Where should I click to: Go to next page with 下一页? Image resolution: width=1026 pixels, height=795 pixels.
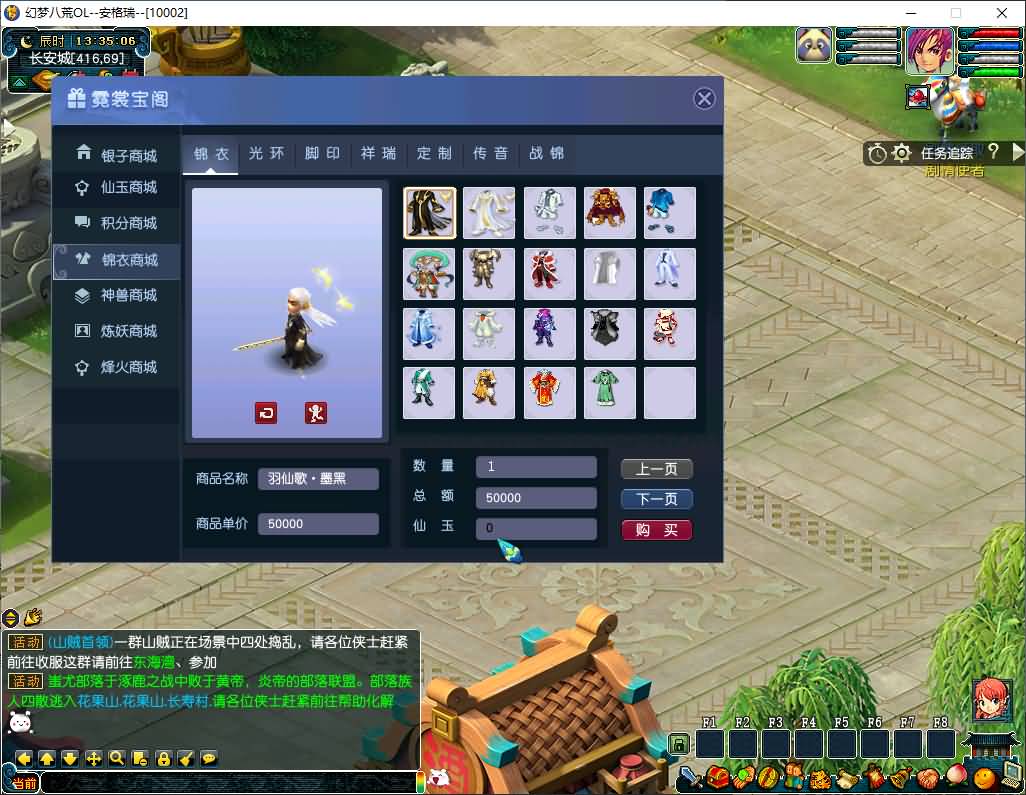point(656,499)
